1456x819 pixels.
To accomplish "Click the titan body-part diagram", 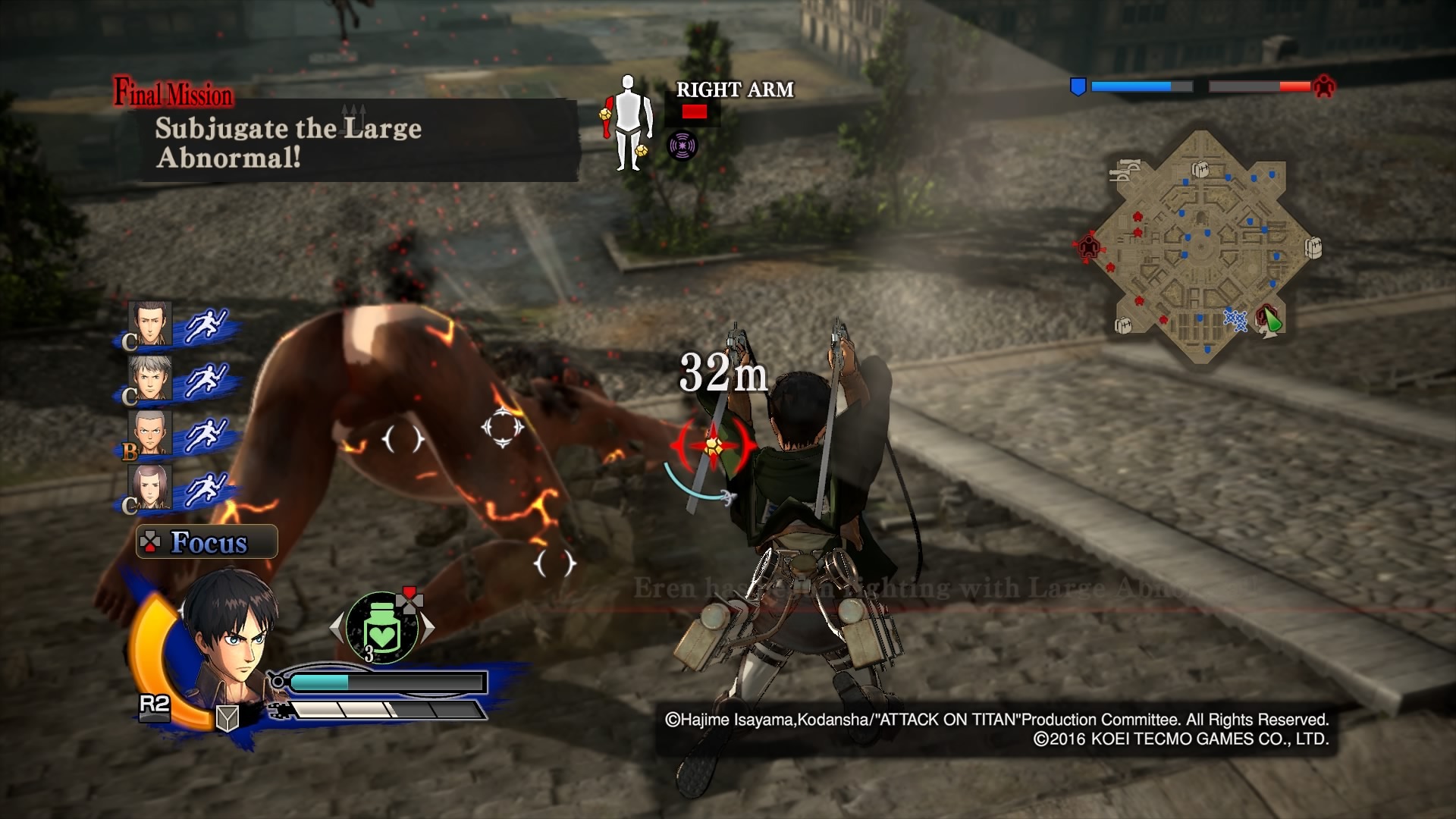I will point(626,123).
